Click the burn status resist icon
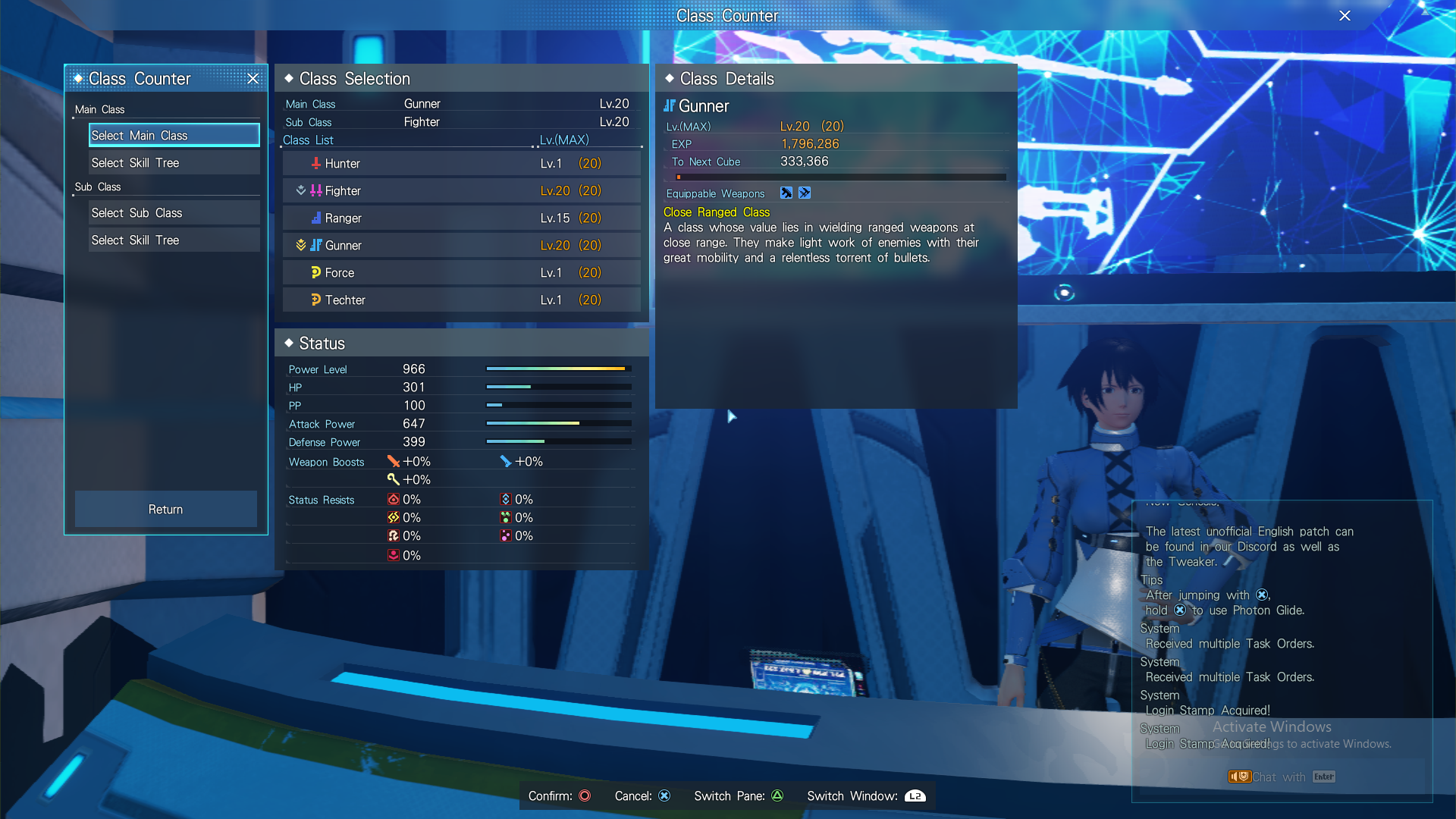Viewport: 1456px width, 819px height. [394, 499]
